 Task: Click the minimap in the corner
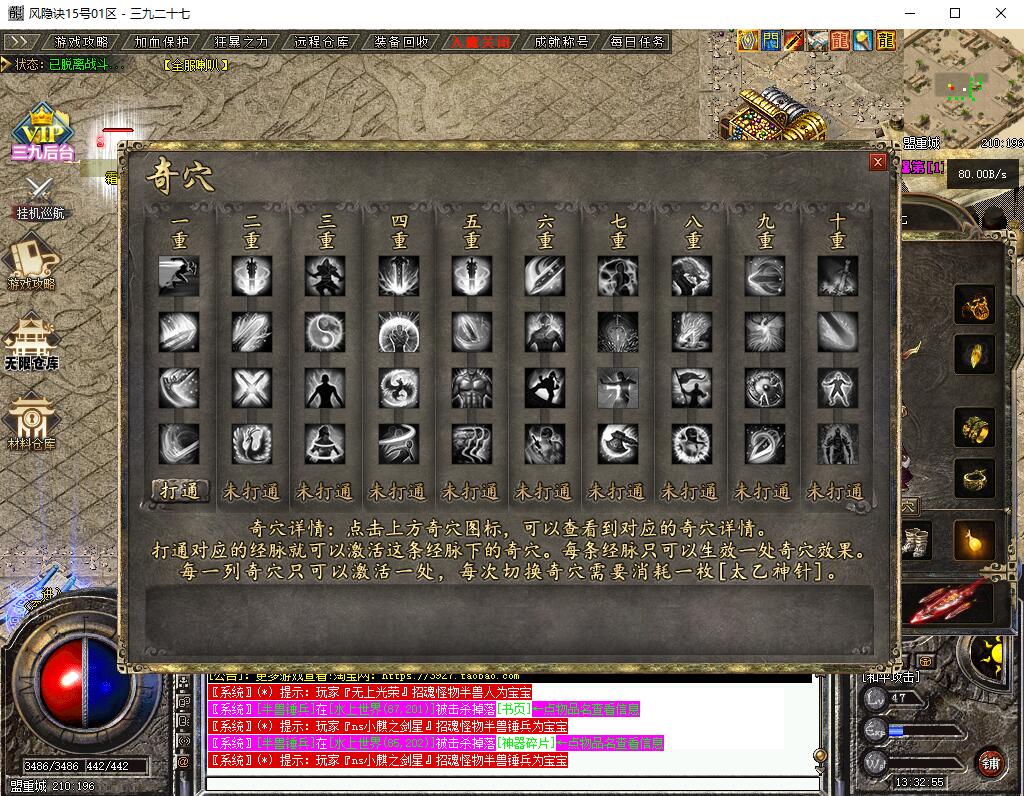(962, 92)
